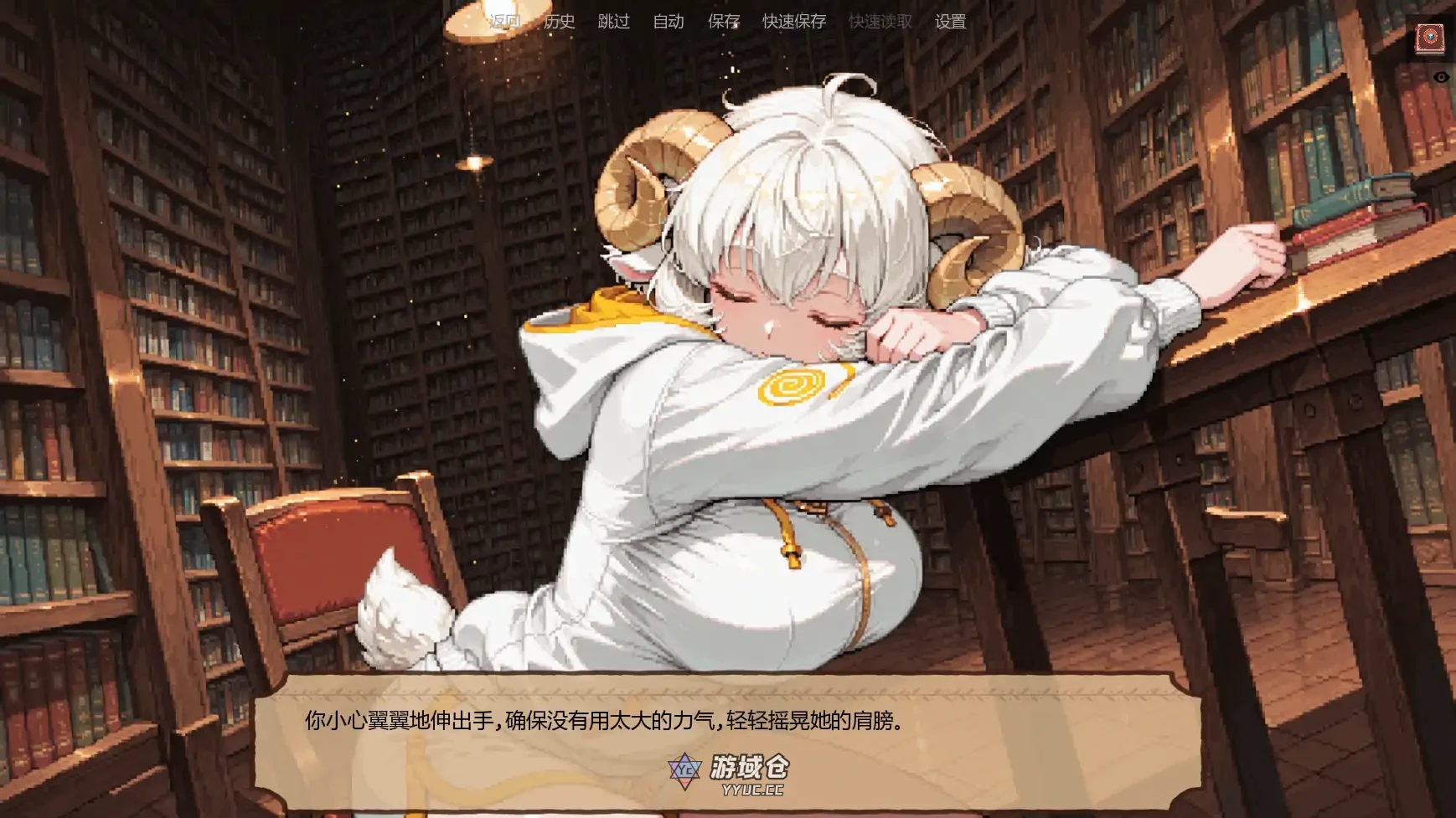The height and width of the screenshot is (818, 1456).
Task: Click 返回 to go back
Action: 503,22
